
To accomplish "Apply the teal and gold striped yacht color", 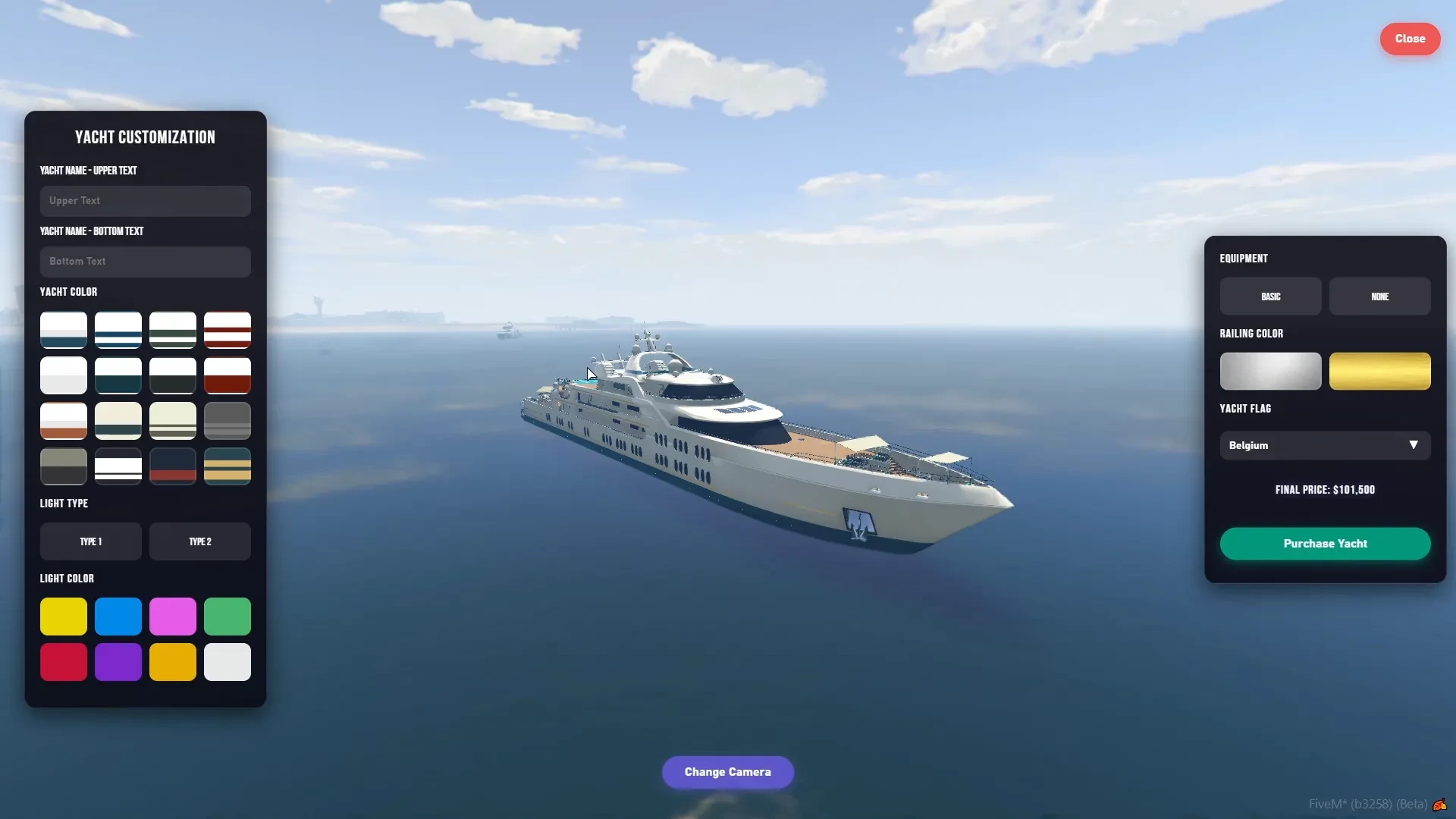I will (227, 466).
